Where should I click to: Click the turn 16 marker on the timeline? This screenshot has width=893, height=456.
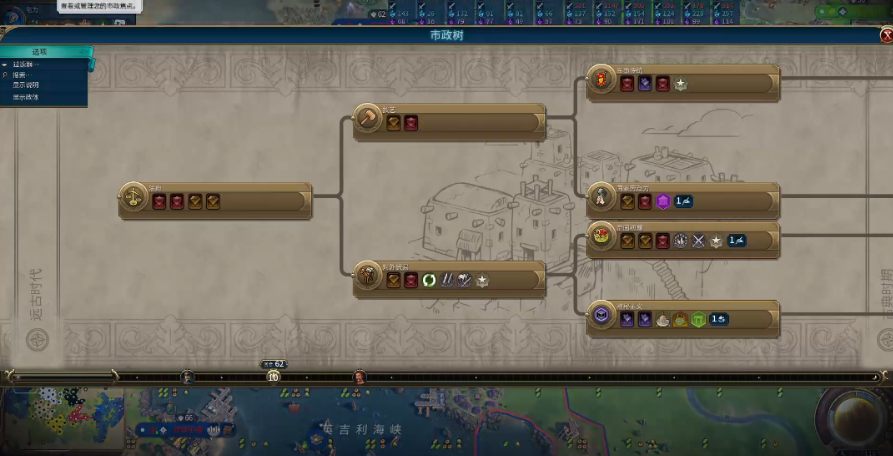pyautogui.click(x=273, y=377)
